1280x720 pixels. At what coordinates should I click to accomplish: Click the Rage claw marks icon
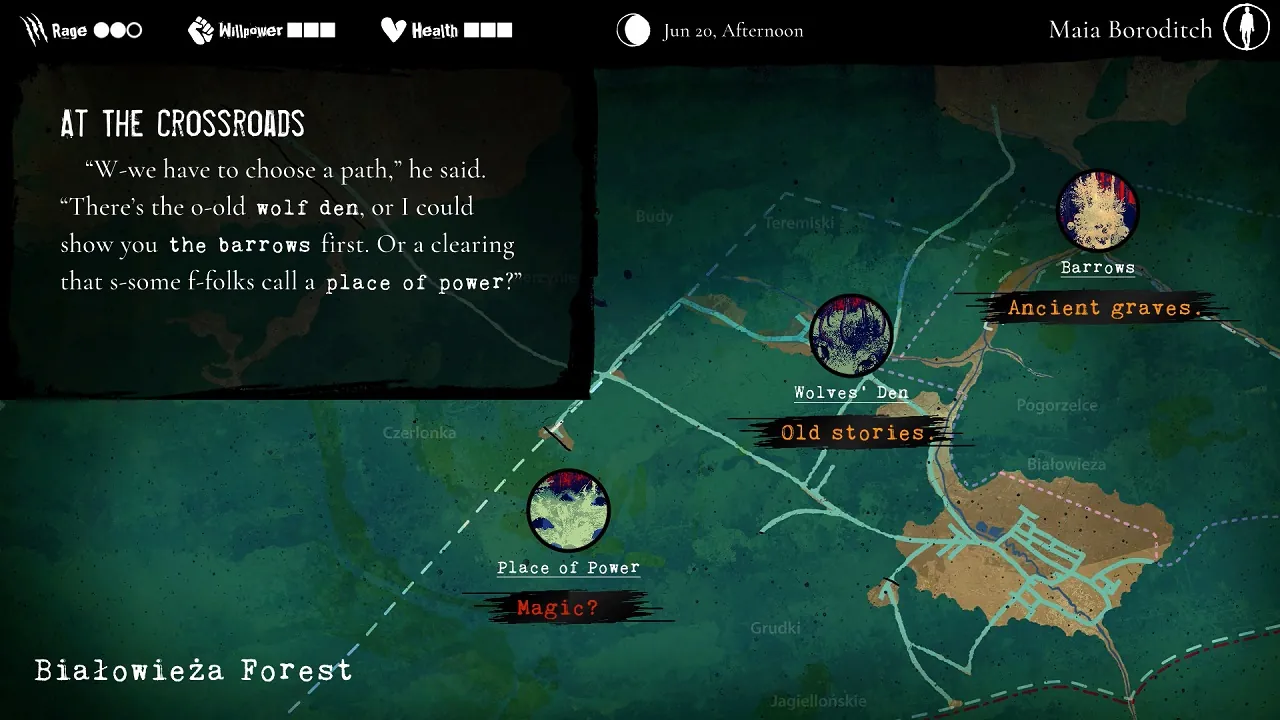33,28
